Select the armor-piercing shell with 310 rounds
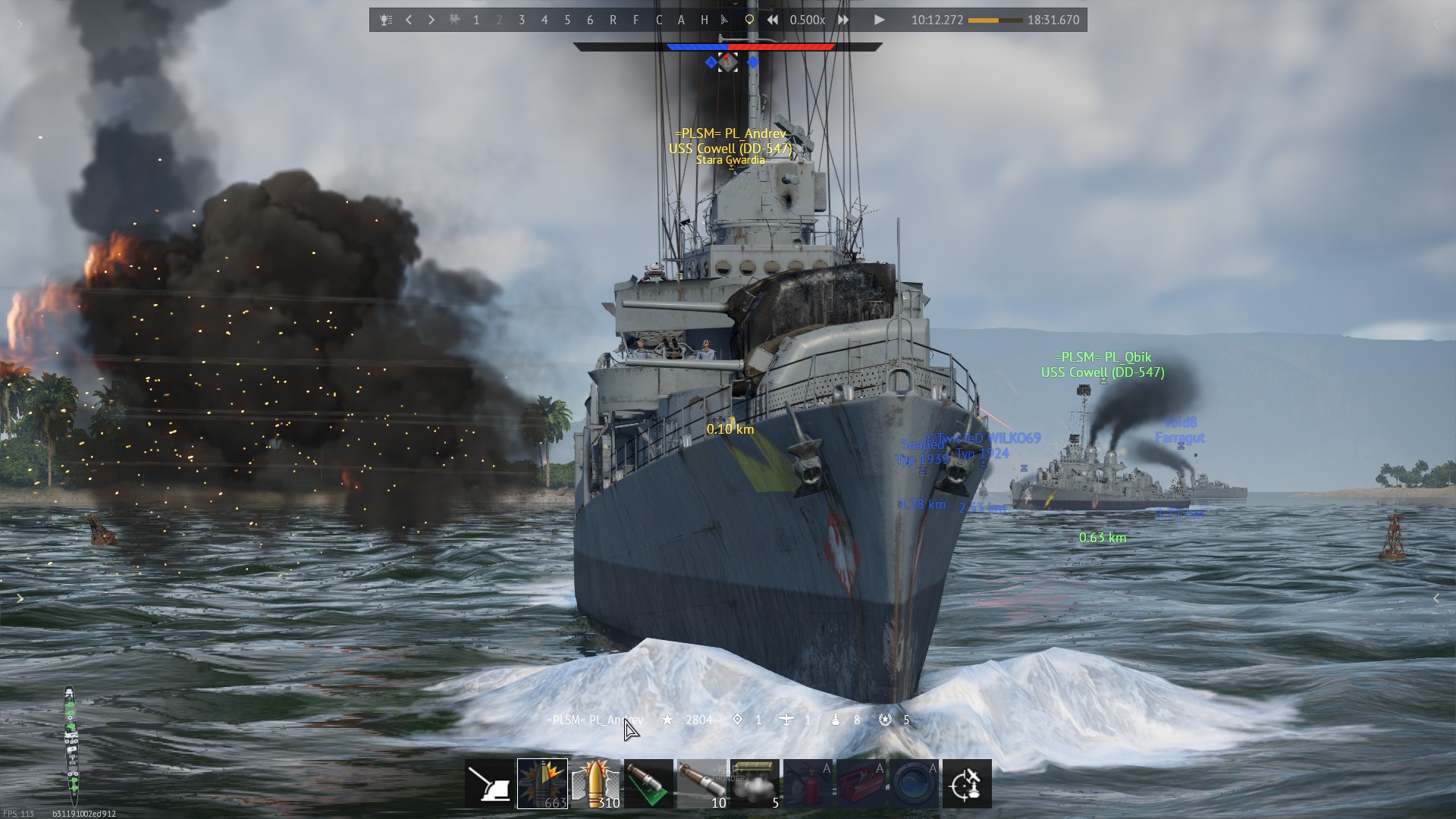The image size is (1456, 819). pos(595,784)
